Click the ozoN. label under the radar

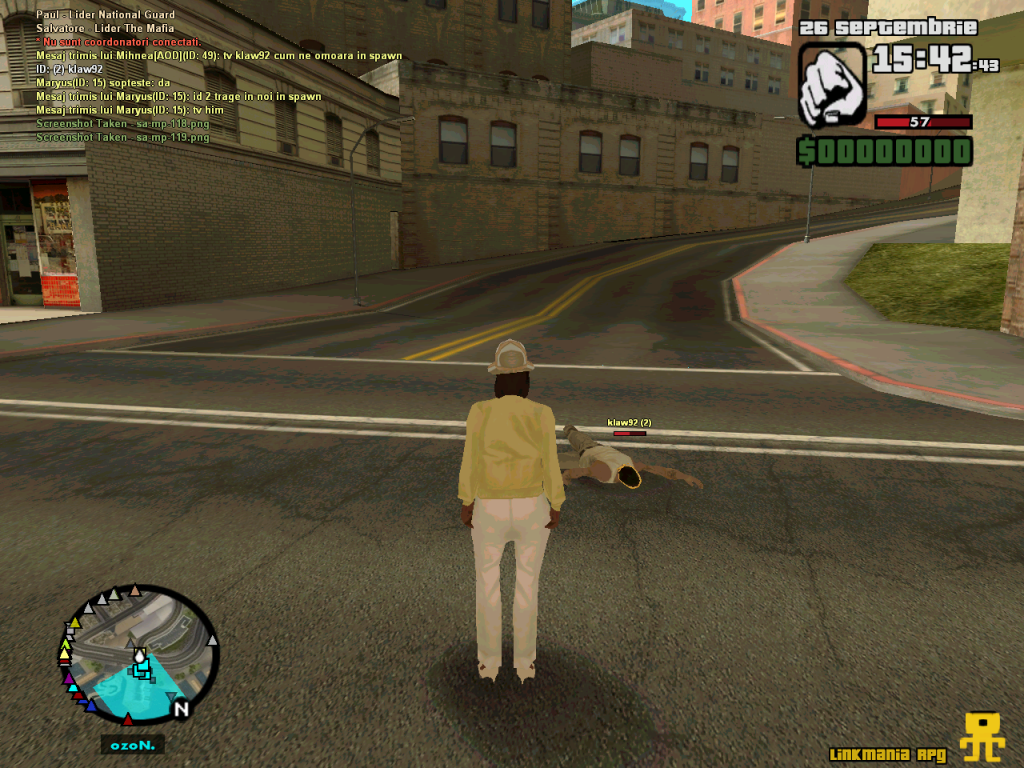tap(132, 745)
